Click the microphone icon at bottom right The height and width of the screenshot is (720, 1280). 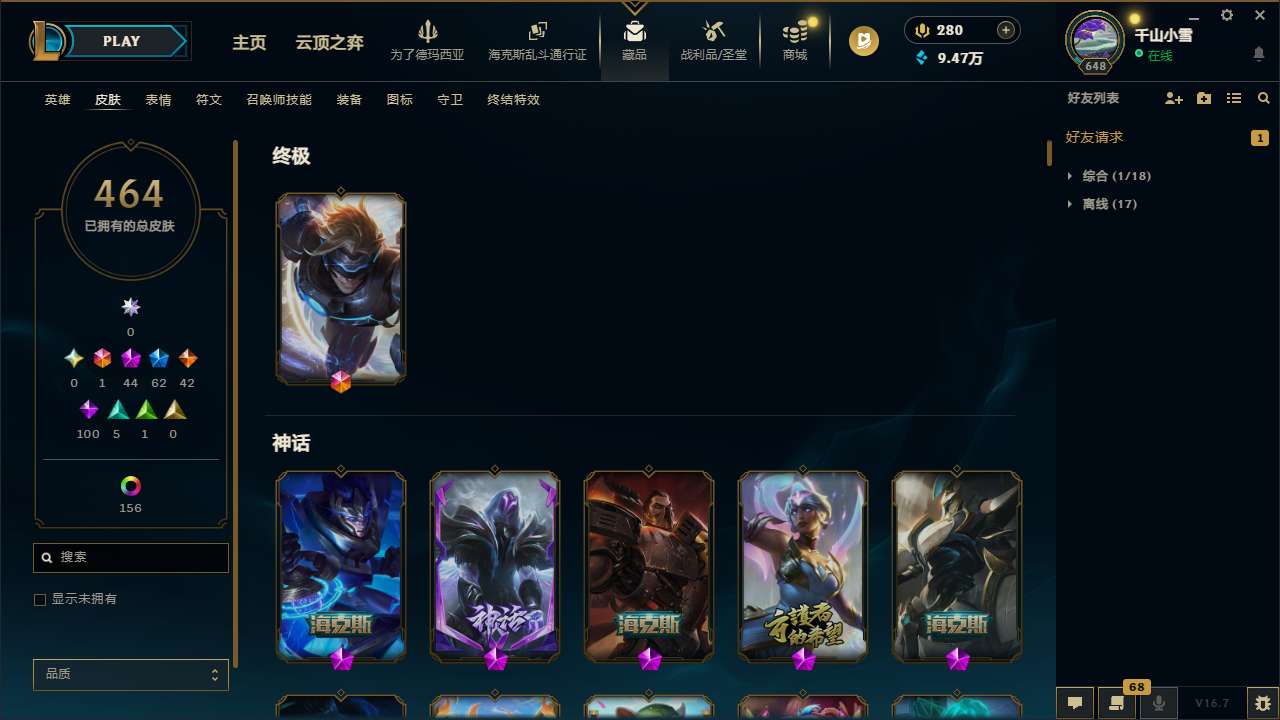[x=1158, y=703]
